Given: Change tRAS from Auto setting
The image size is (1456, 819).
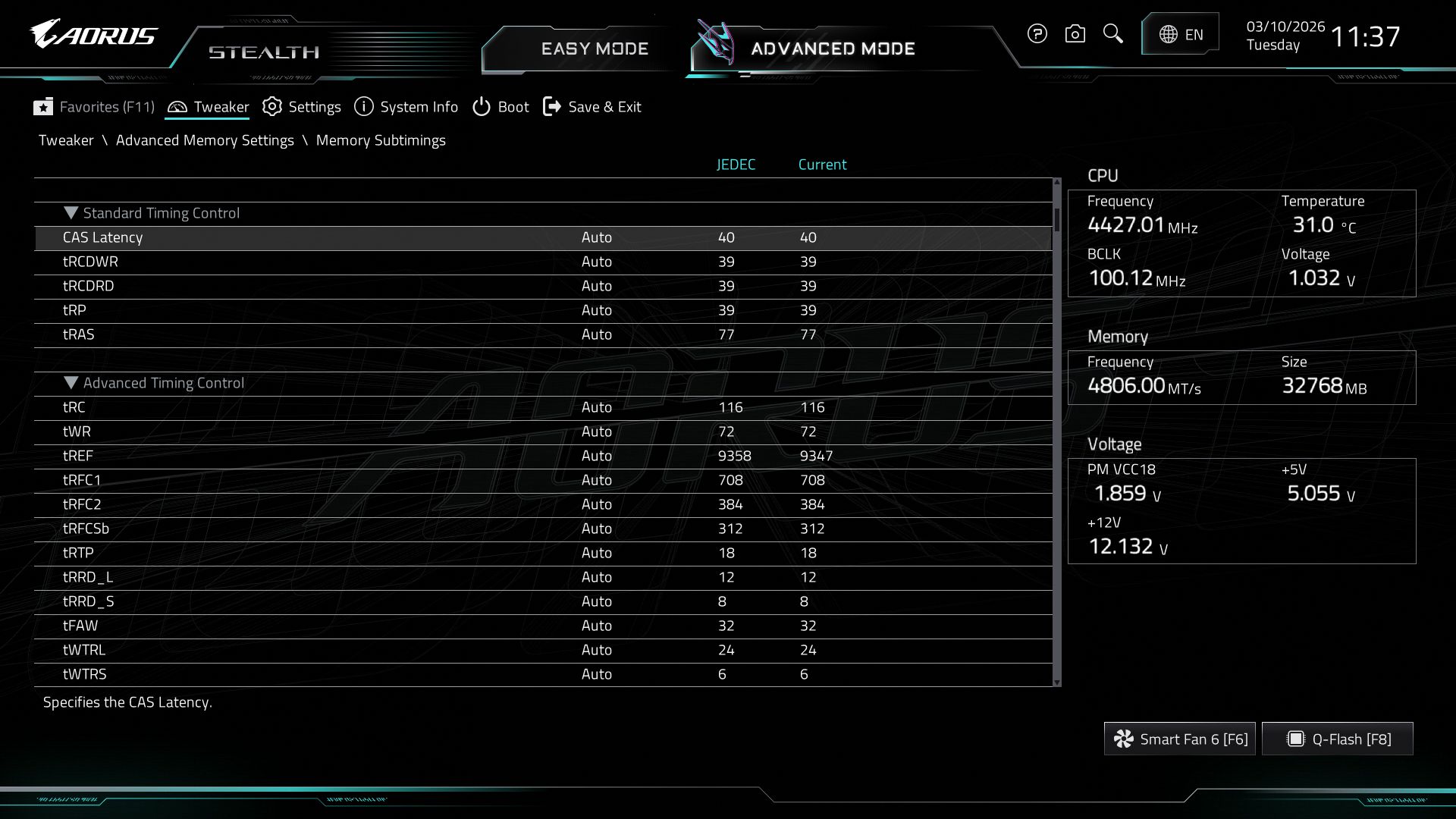Looking at the screenshot, I should click(x=598, y=334).
